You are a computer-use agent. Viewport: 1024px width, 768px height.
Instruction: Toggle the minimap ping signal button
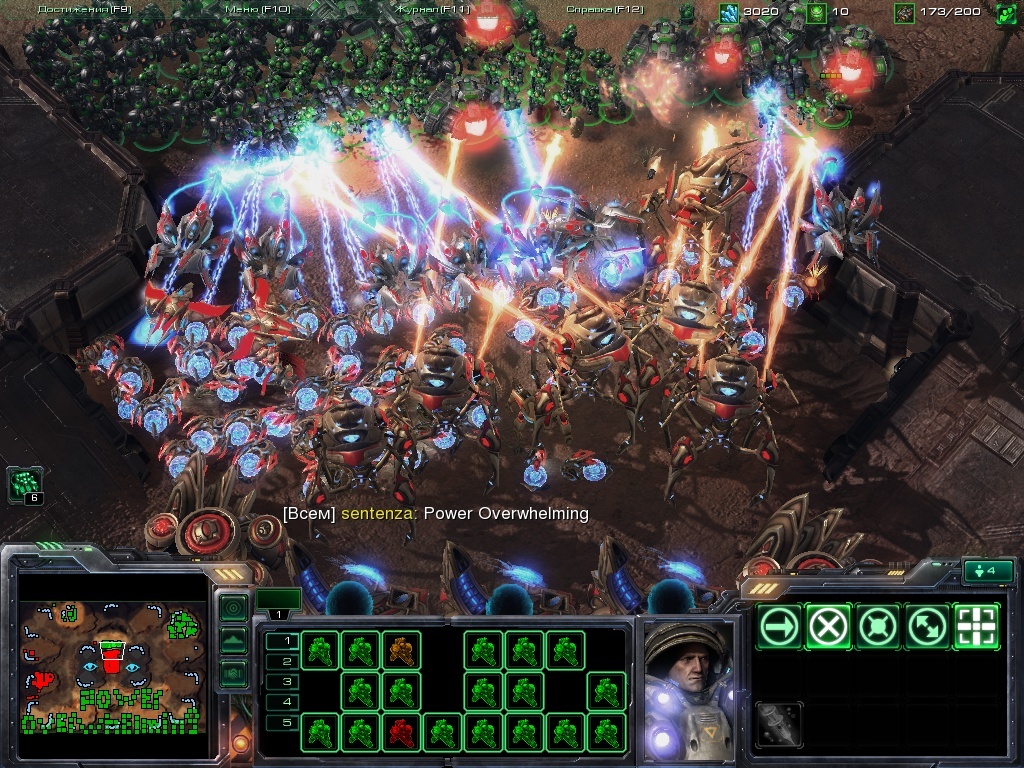233,607
